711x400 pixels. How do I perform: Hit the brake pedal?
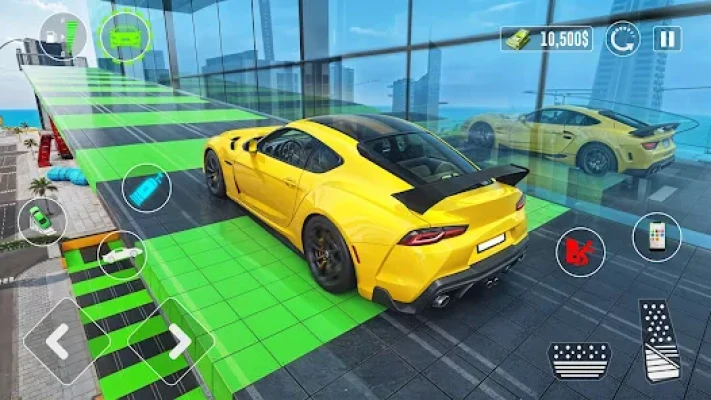coord(579,358)
